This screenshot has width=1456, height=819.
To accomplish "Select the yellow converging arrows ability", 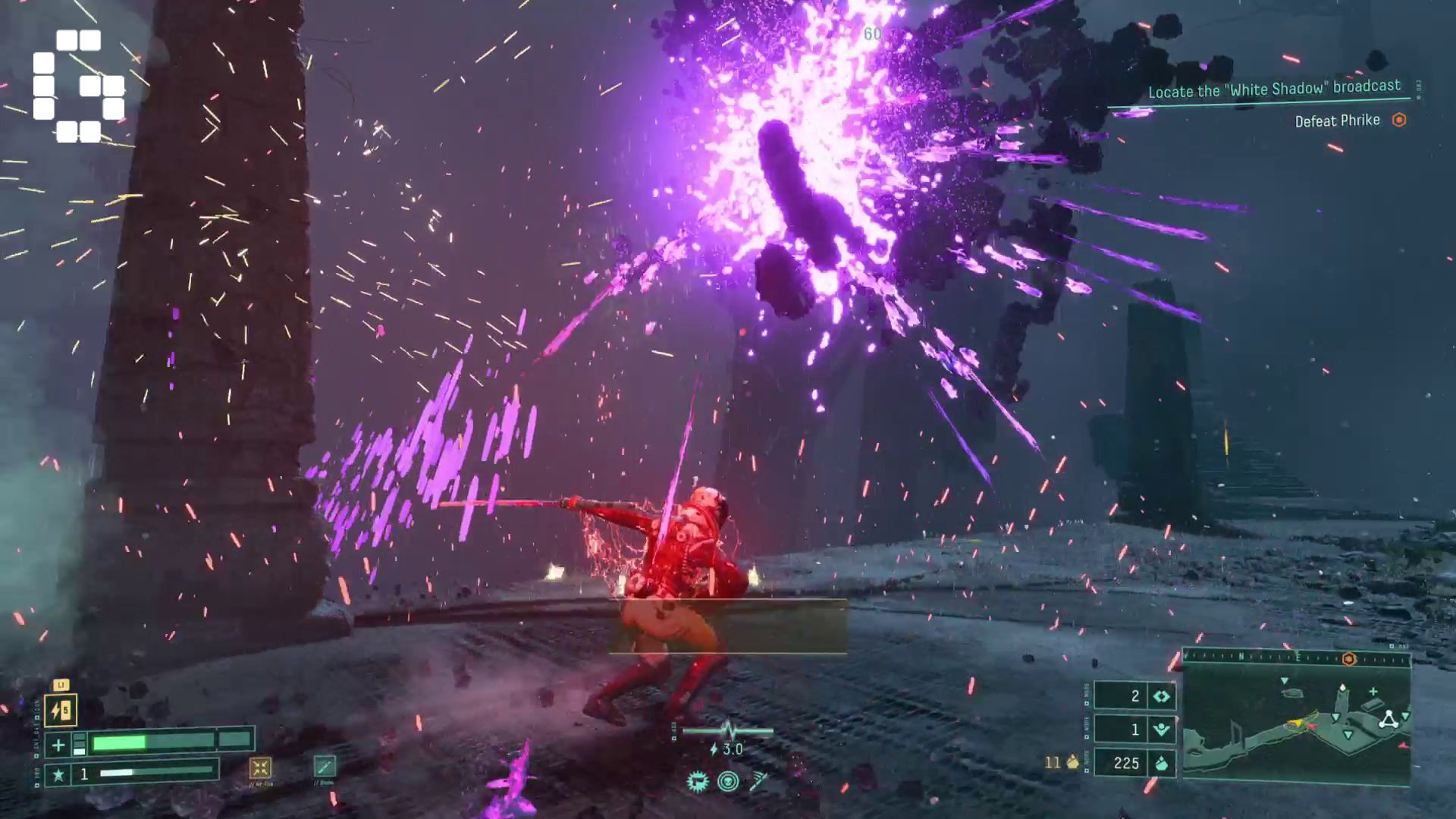I will click(x=260, y=768).
